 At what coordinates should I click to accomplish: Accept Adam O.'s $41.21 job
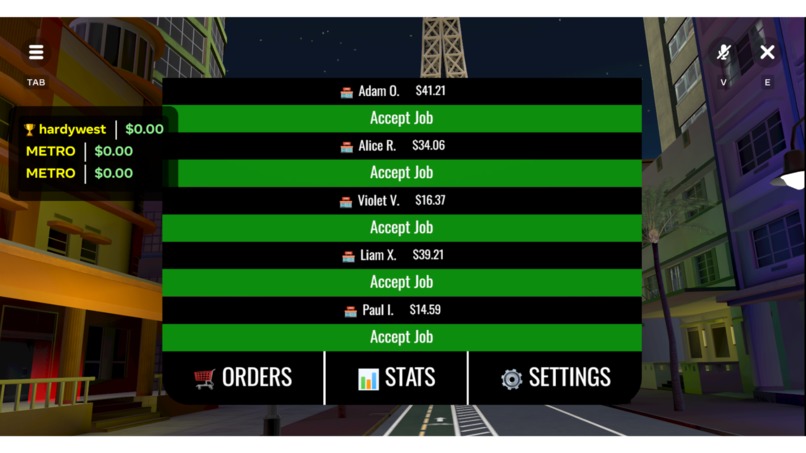pos(401,118)
